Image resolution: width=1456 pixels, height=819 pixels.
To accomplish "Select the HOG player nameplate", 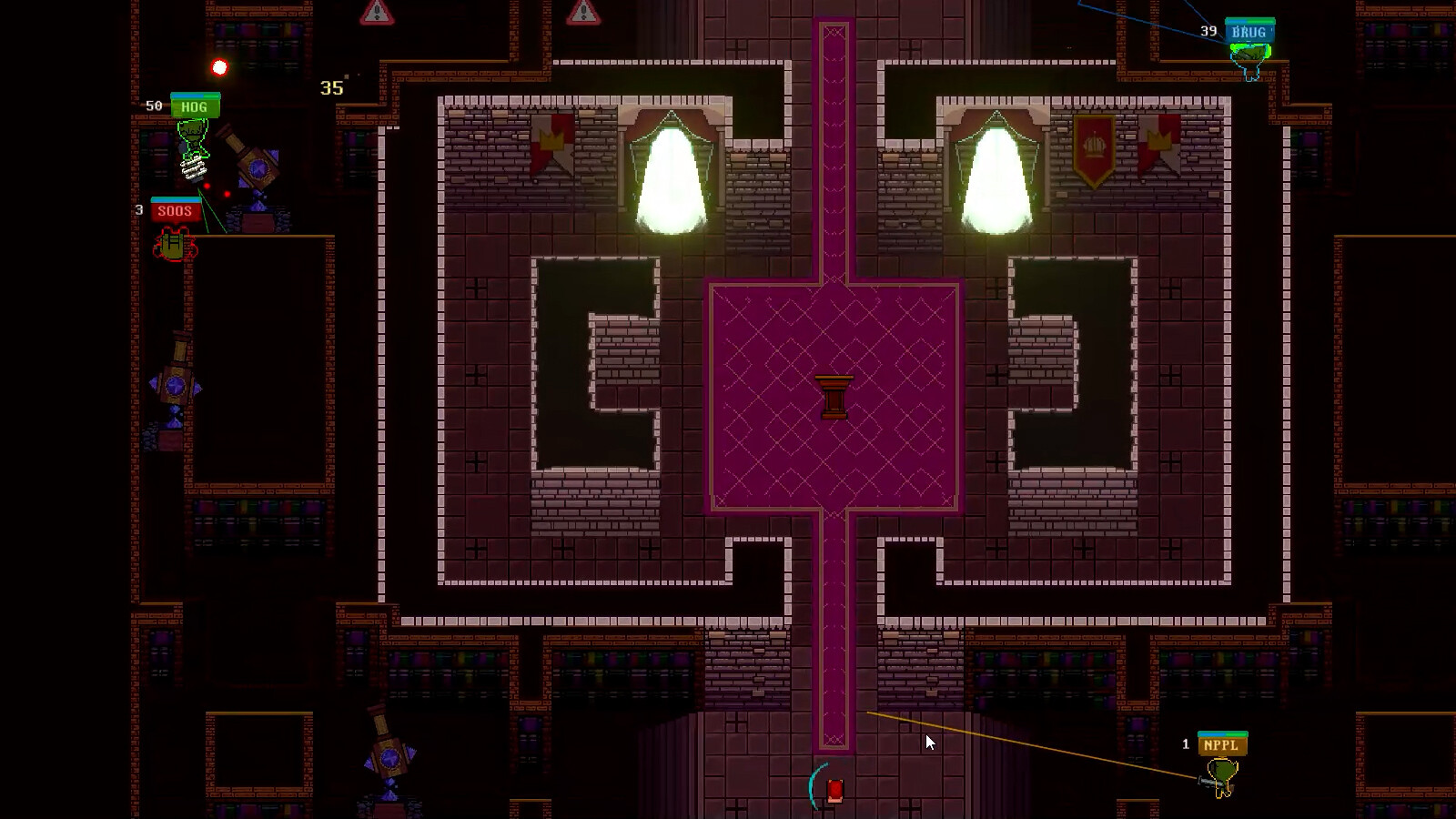I will [x=195, y=107].
